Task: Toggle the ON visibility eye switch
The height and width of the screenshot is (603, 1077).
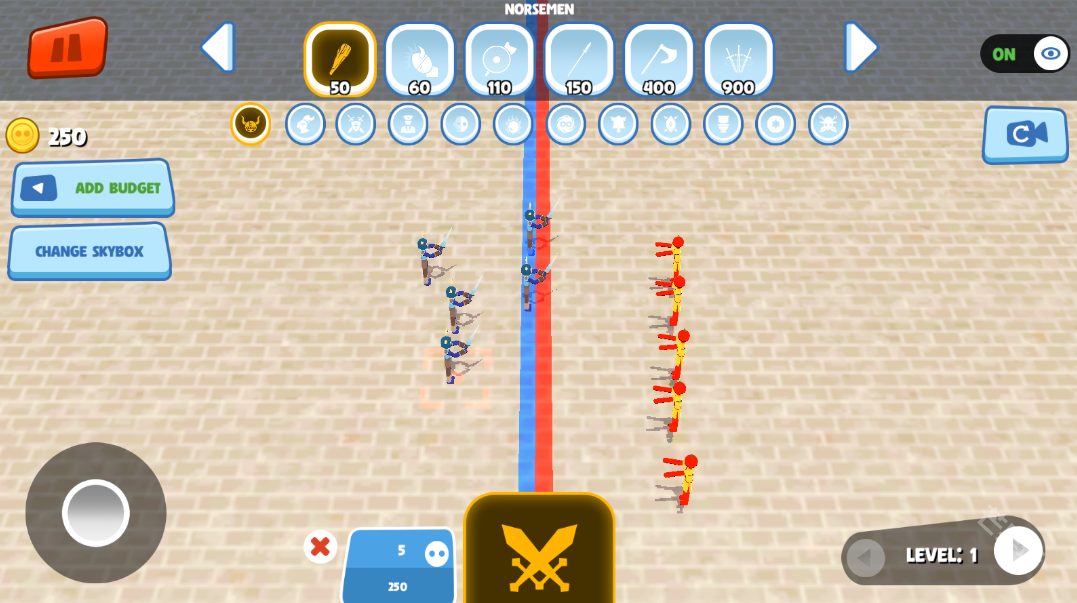Action: 1025,54
